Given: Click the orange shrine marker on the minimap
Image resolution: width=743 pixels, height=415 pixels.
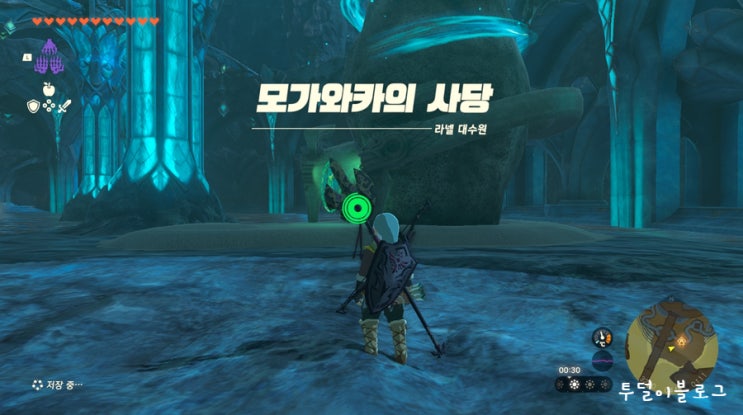Looking at the screenshot, I should pyautogui.click(x=682, y=341).
